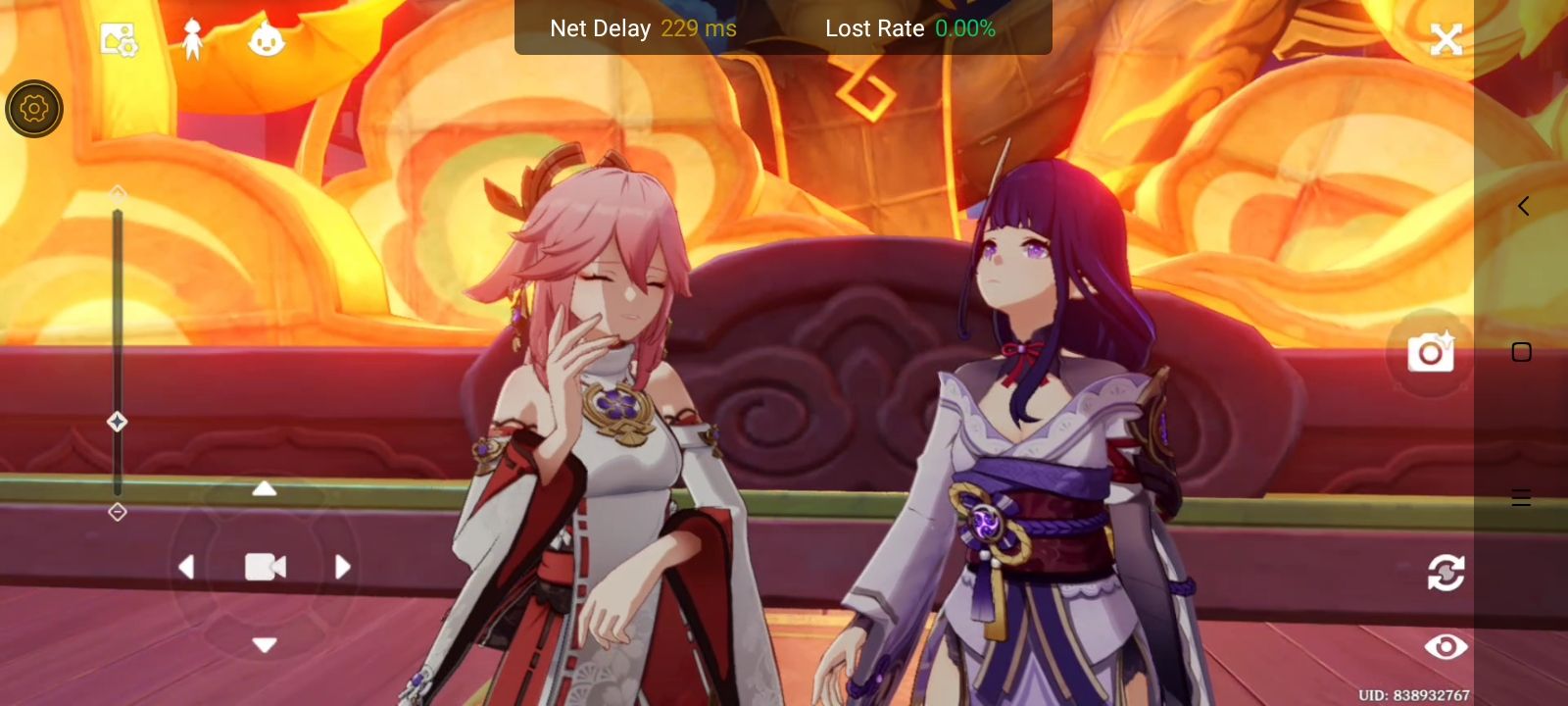Image resolution: width=1568 pixels, height=706 pixels.
Task: Click the Lost Rate 0.00% label
Action: point(909,28)
